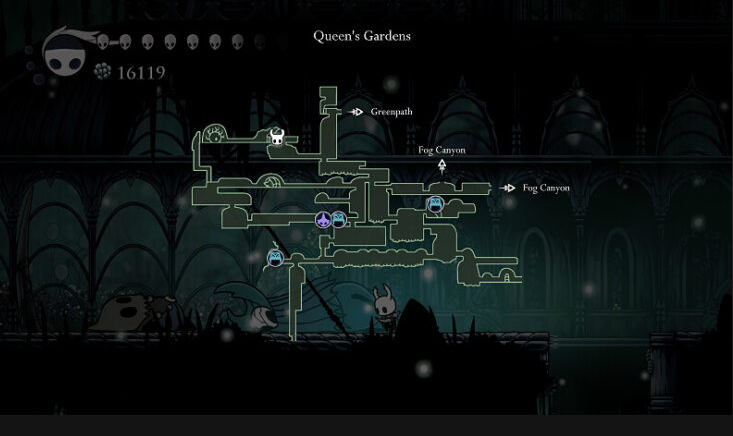Screen dimensions: 733x436
Task: Pick the bench pin above the long vertical shaft
Action: point(275,259)
